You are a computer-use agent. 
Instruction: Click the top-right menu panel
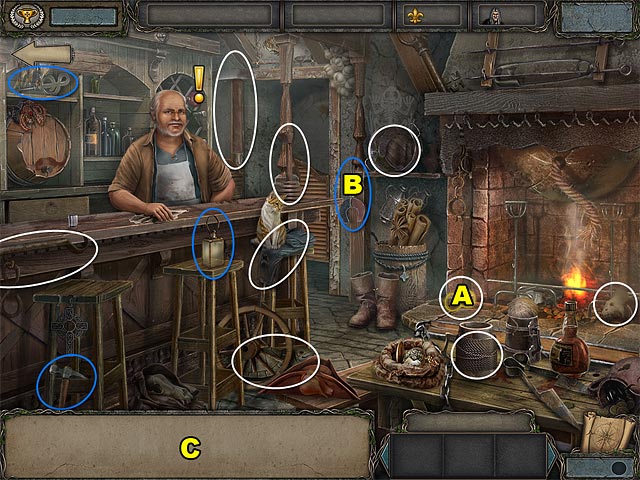[x=597, y=17]
